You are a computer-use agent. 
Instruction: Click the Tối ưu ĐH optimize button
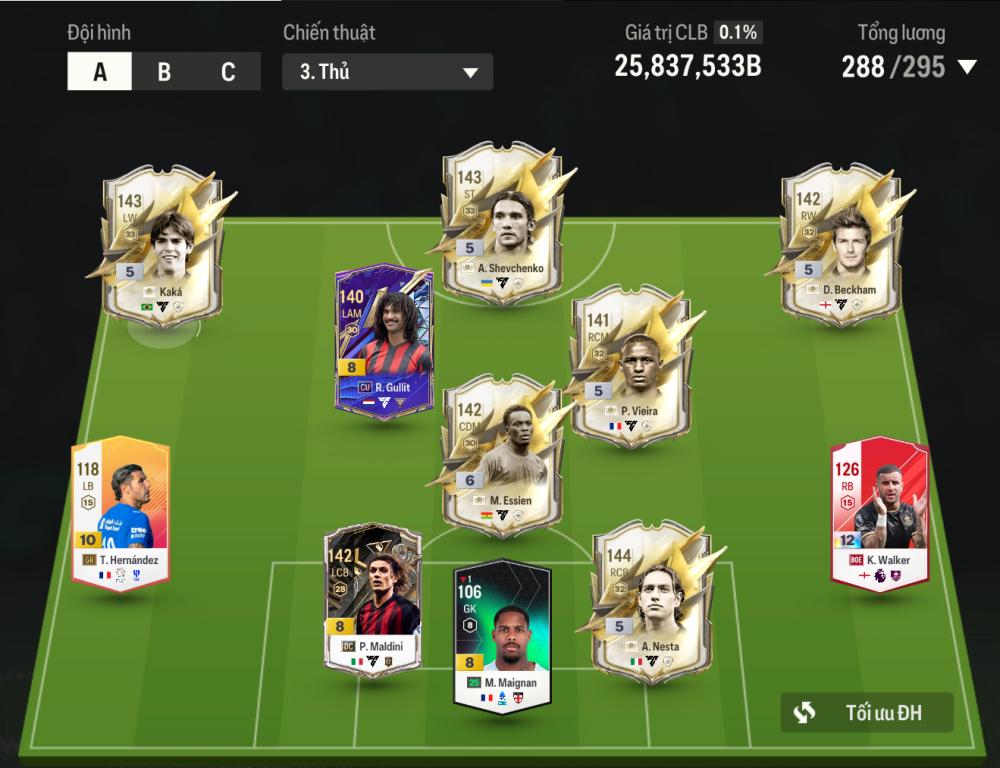(867, 713)
